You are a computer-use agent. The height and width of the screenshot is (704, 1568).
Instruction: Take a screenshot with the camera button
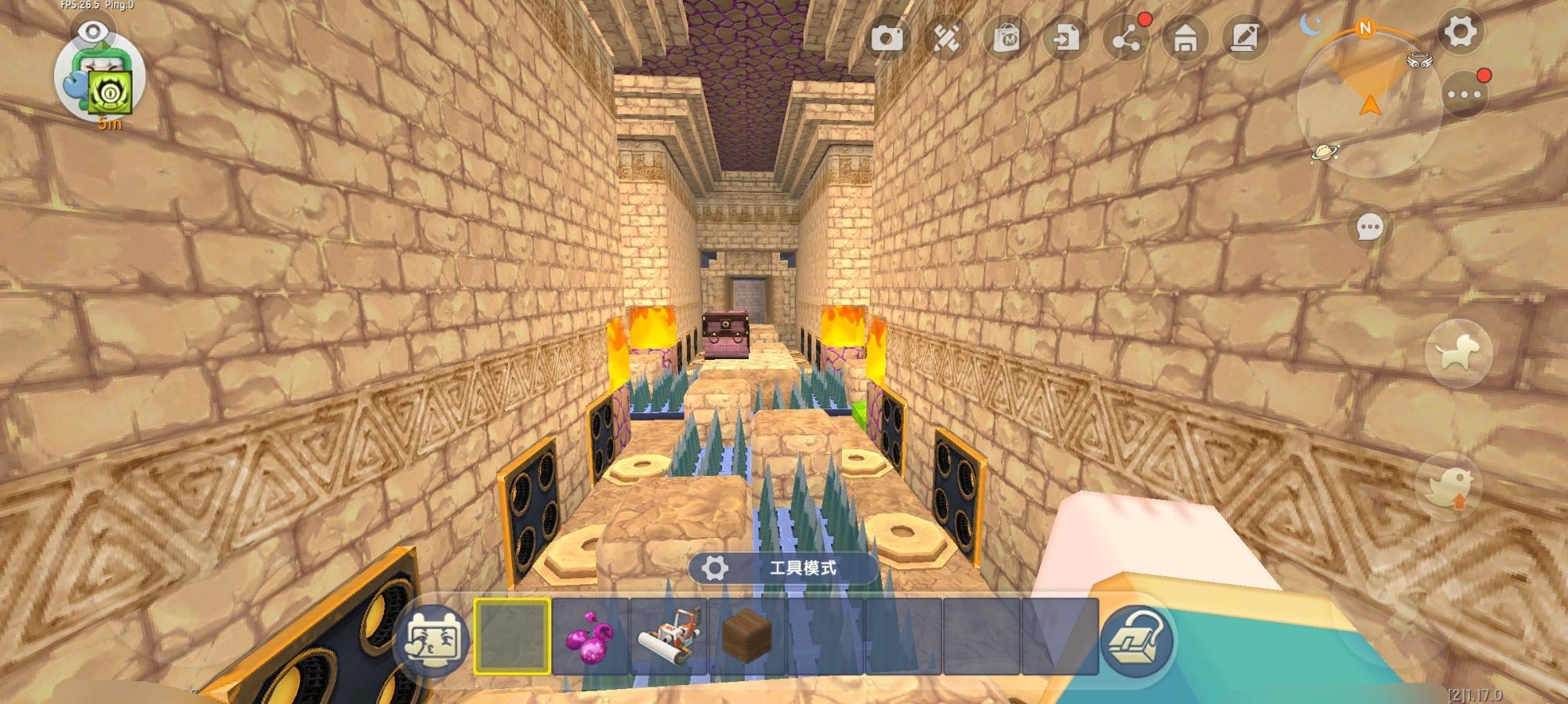point(887,38)
